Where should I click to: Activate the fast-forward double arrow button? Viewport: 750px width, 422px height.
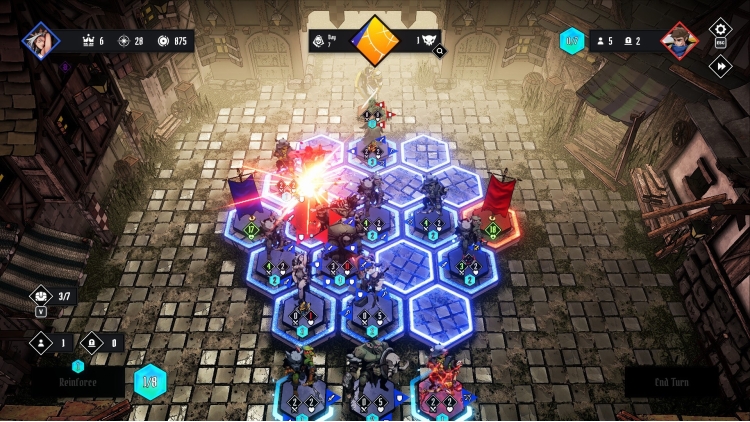click(x=720, y=66)
